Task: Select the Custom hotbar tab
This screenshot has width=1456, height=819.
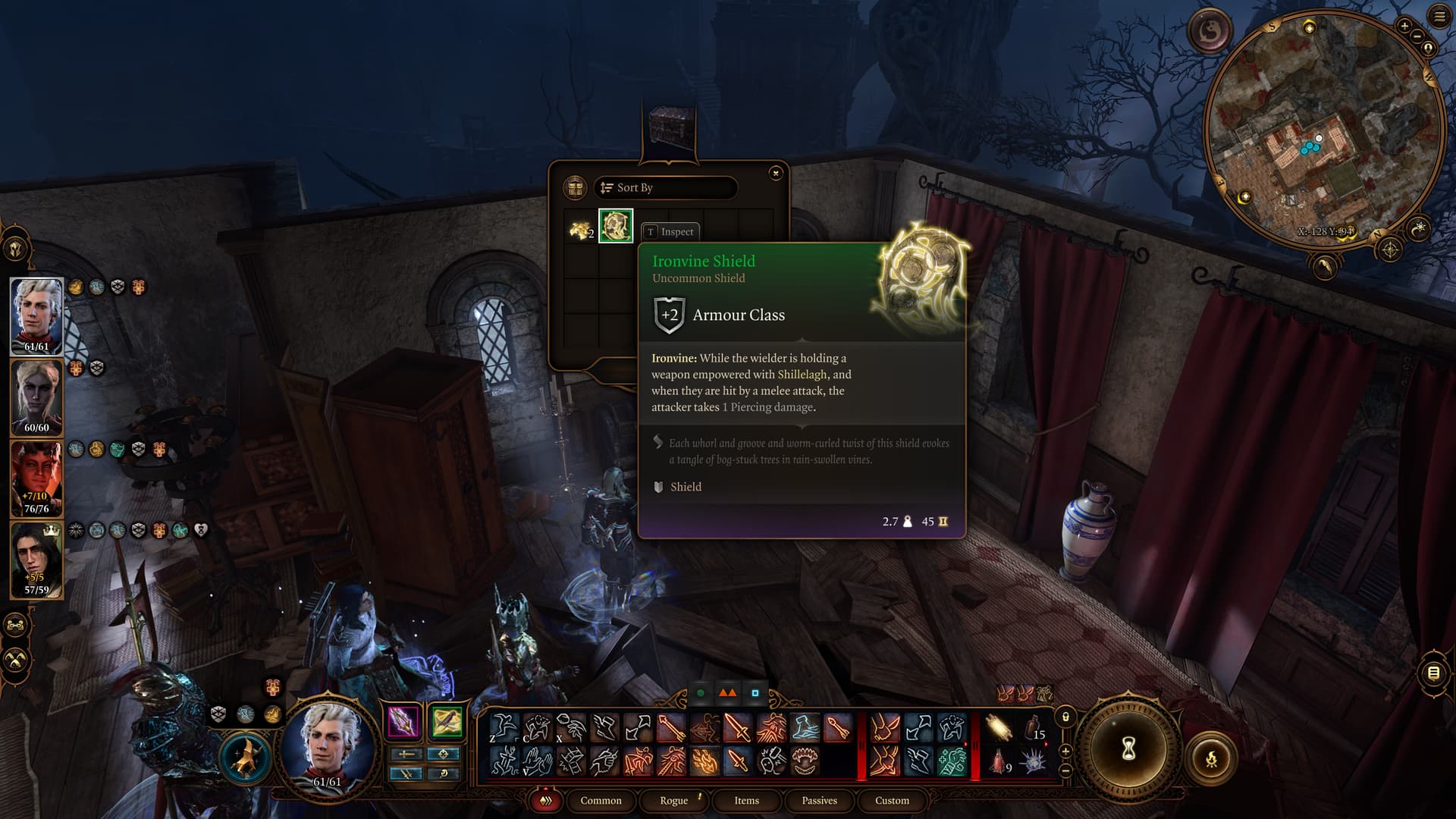Action: 892,801
